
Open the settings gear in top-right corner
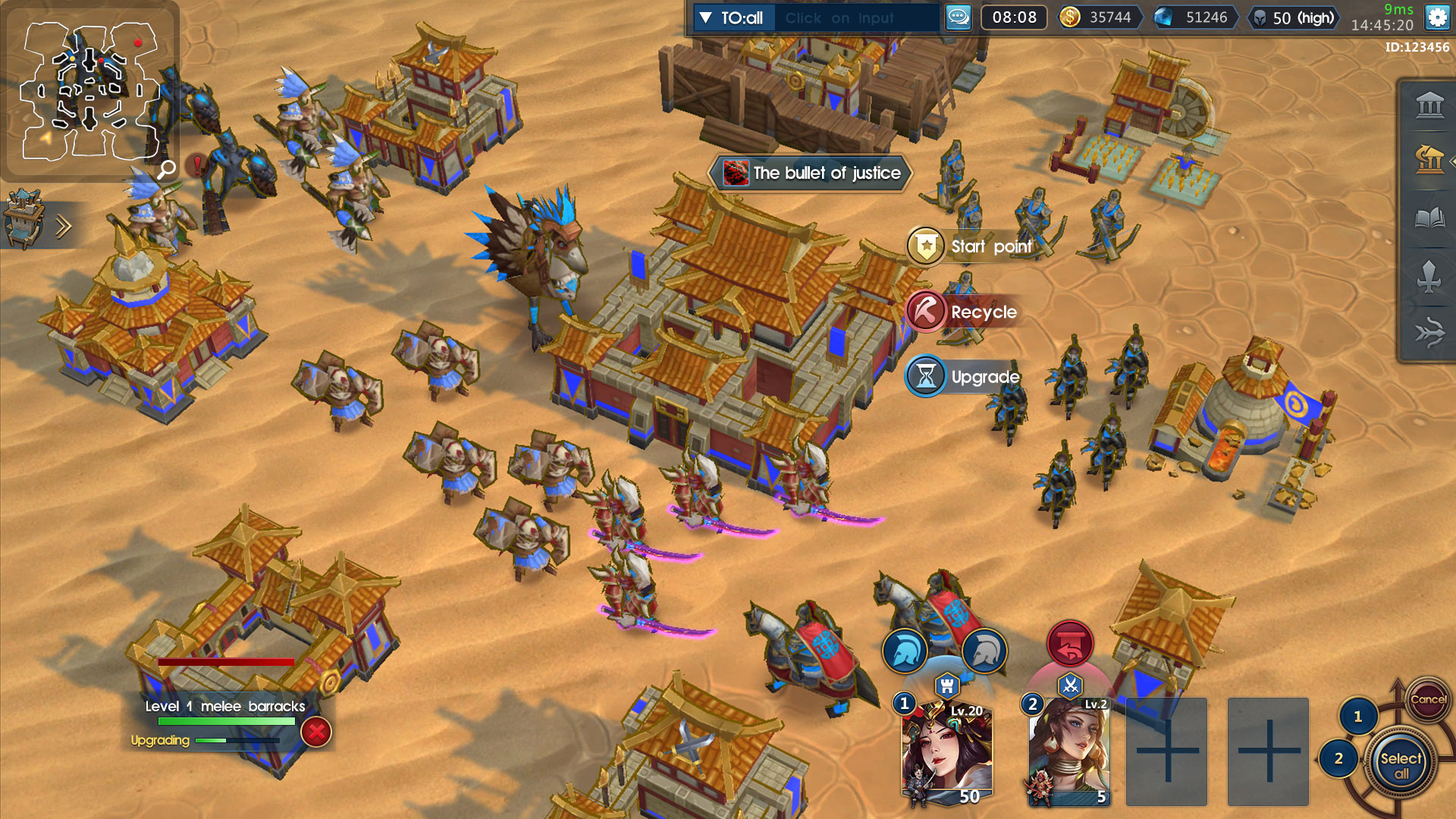click(x=1436, y=17)
